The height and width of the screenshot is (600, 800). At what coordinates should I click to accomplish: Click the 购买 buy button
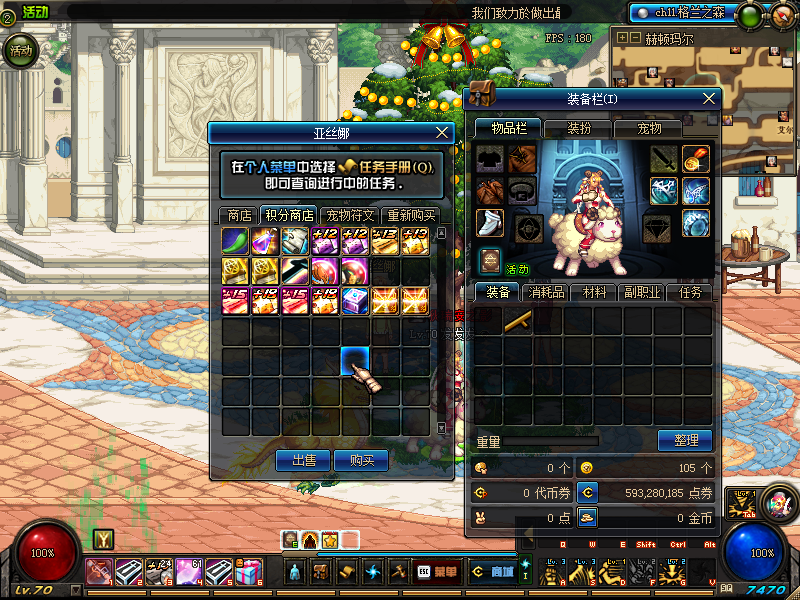click(361, 460)
